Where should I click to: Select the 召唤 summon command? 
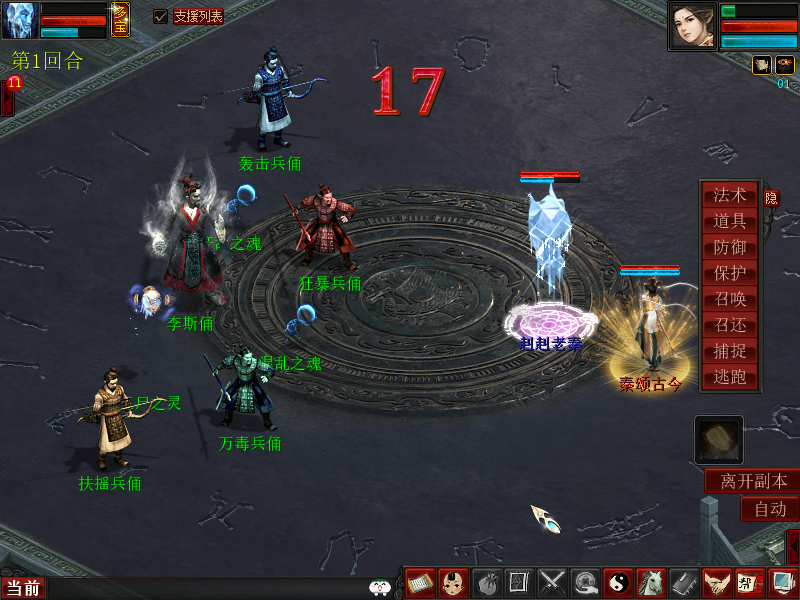(x=730, y=300)
